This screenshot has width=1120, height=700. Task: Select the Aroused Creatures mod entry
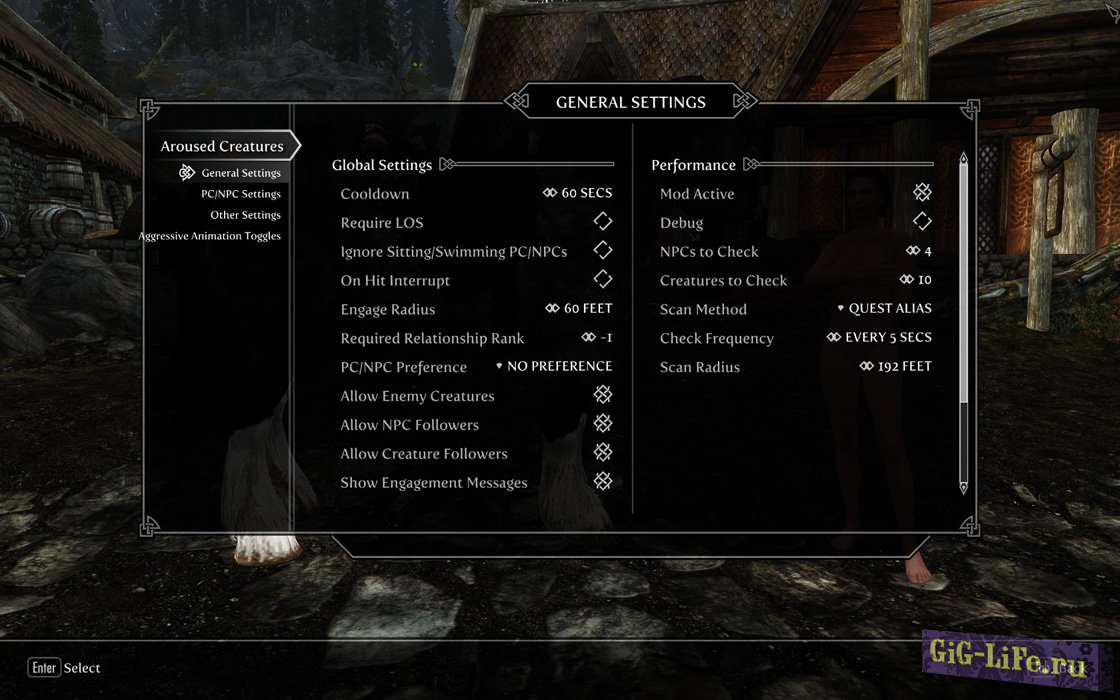point(222,146)
